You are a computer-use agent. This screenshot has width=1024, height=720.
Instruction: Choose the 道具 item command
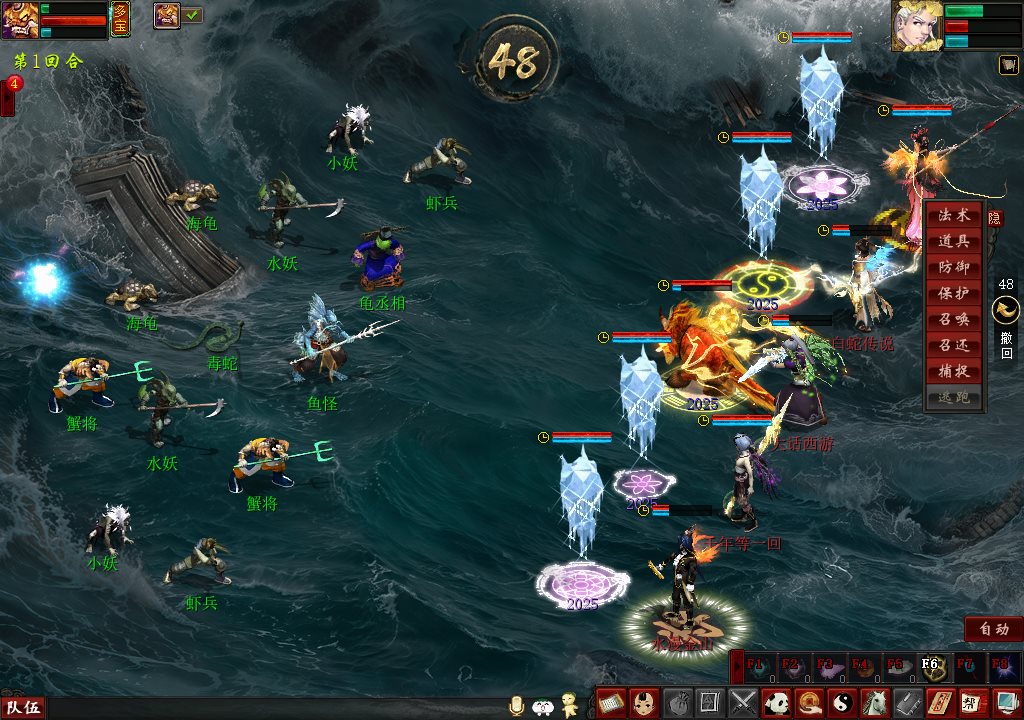[953, 242]
